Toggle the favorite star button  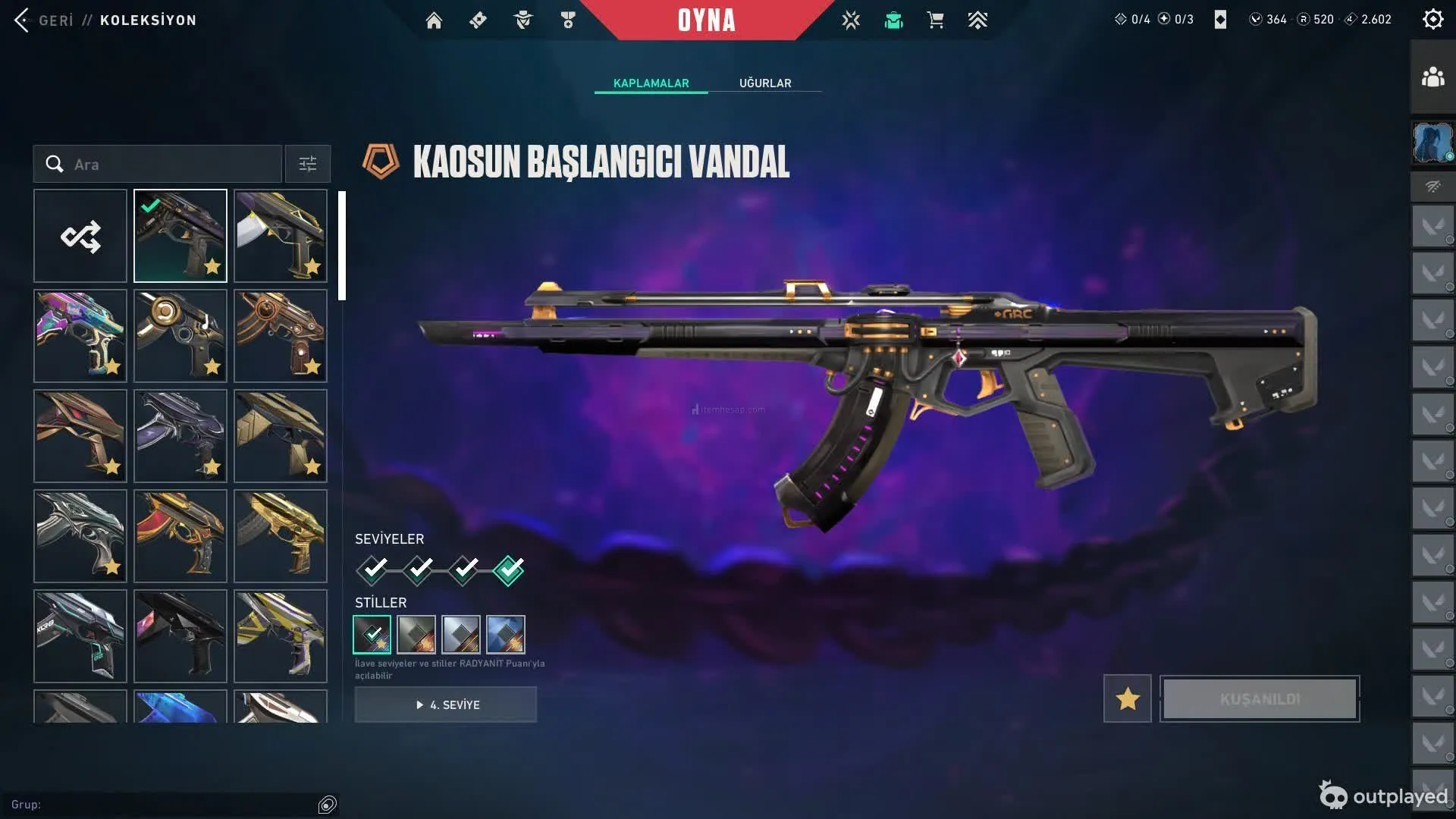(1128, 699)
